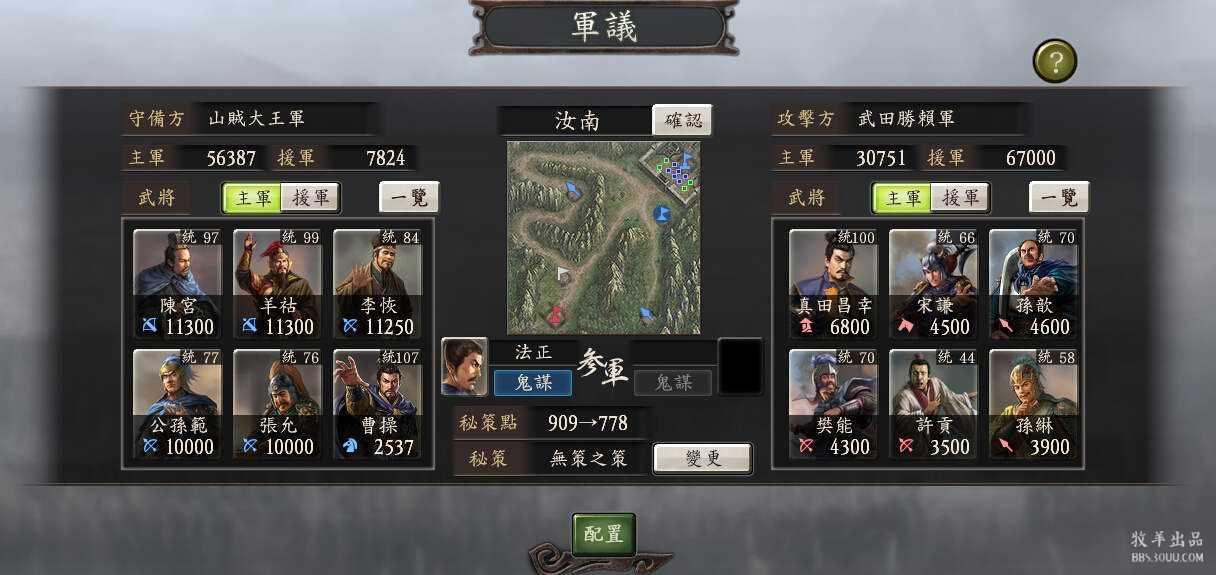The image size is (1216, 575).
Task: Switch attacker view to 援軍 tab
Action: (960, 198)
